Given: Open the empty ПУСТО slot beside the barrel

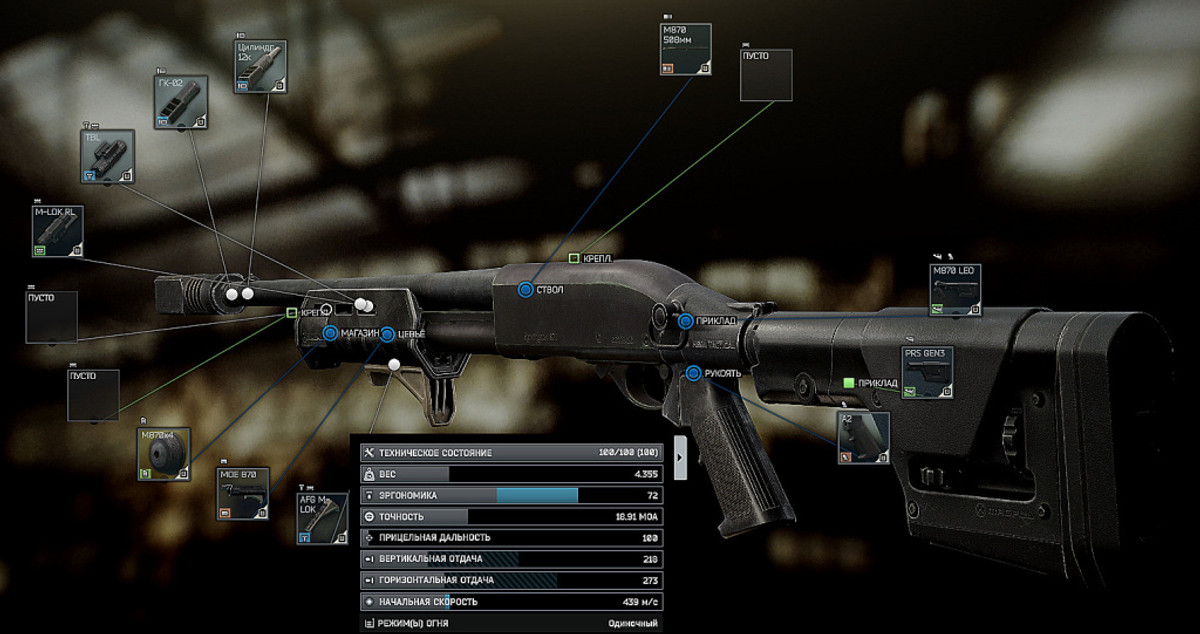Looking at the screenshot, I should [x=766, y=75].
